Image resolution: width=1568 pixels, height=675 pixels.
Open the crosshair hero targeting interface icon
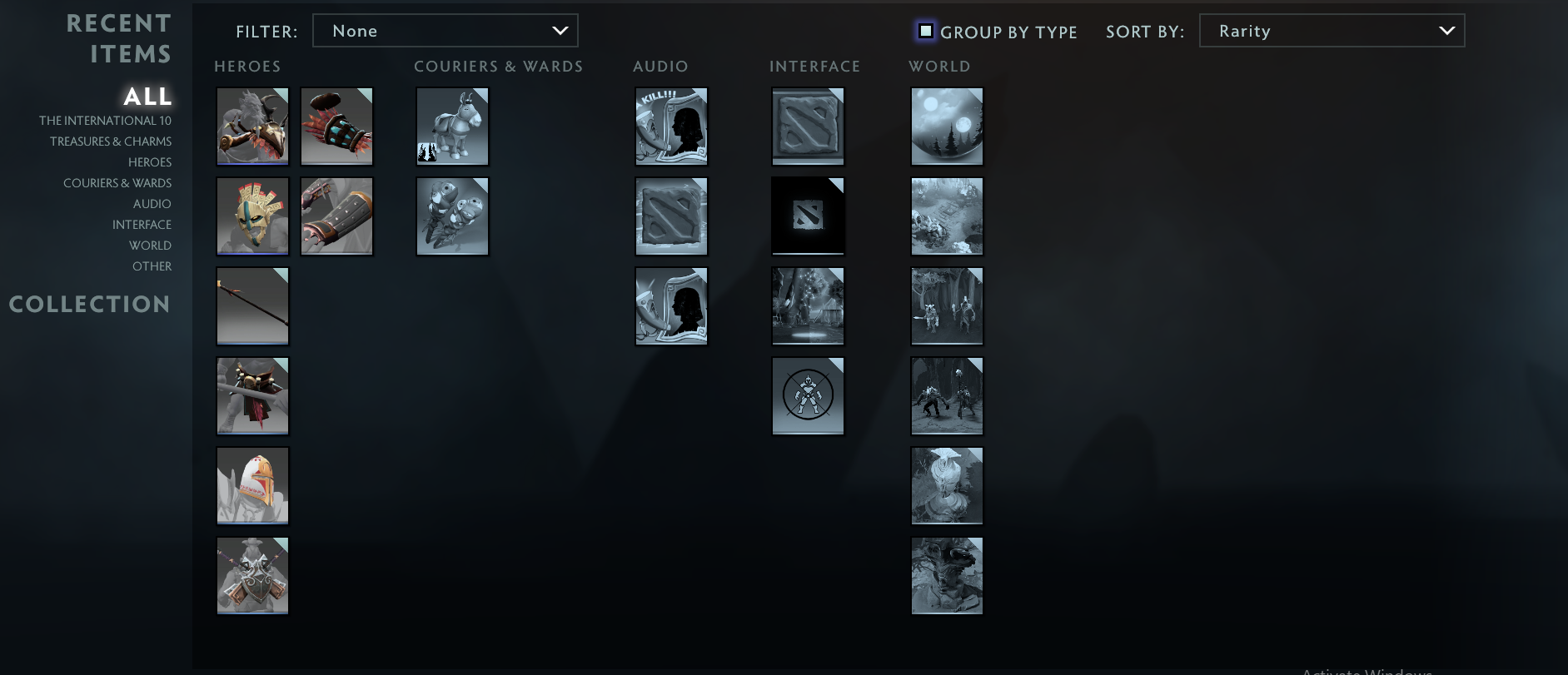(x=808, y=395)
